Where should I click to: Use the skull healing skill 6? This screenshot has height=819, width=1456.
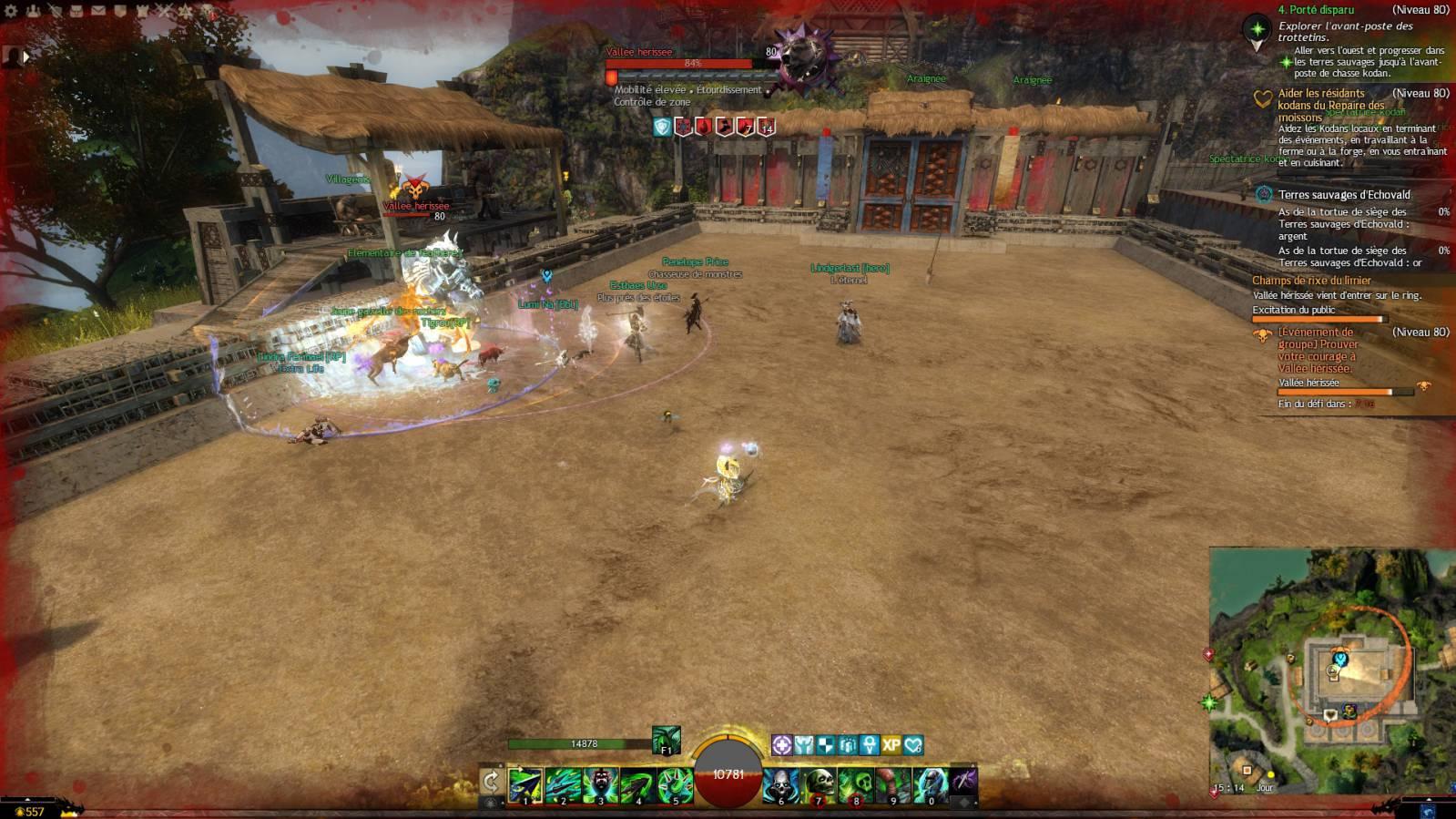pyautogui.click(x=780, y=784)
